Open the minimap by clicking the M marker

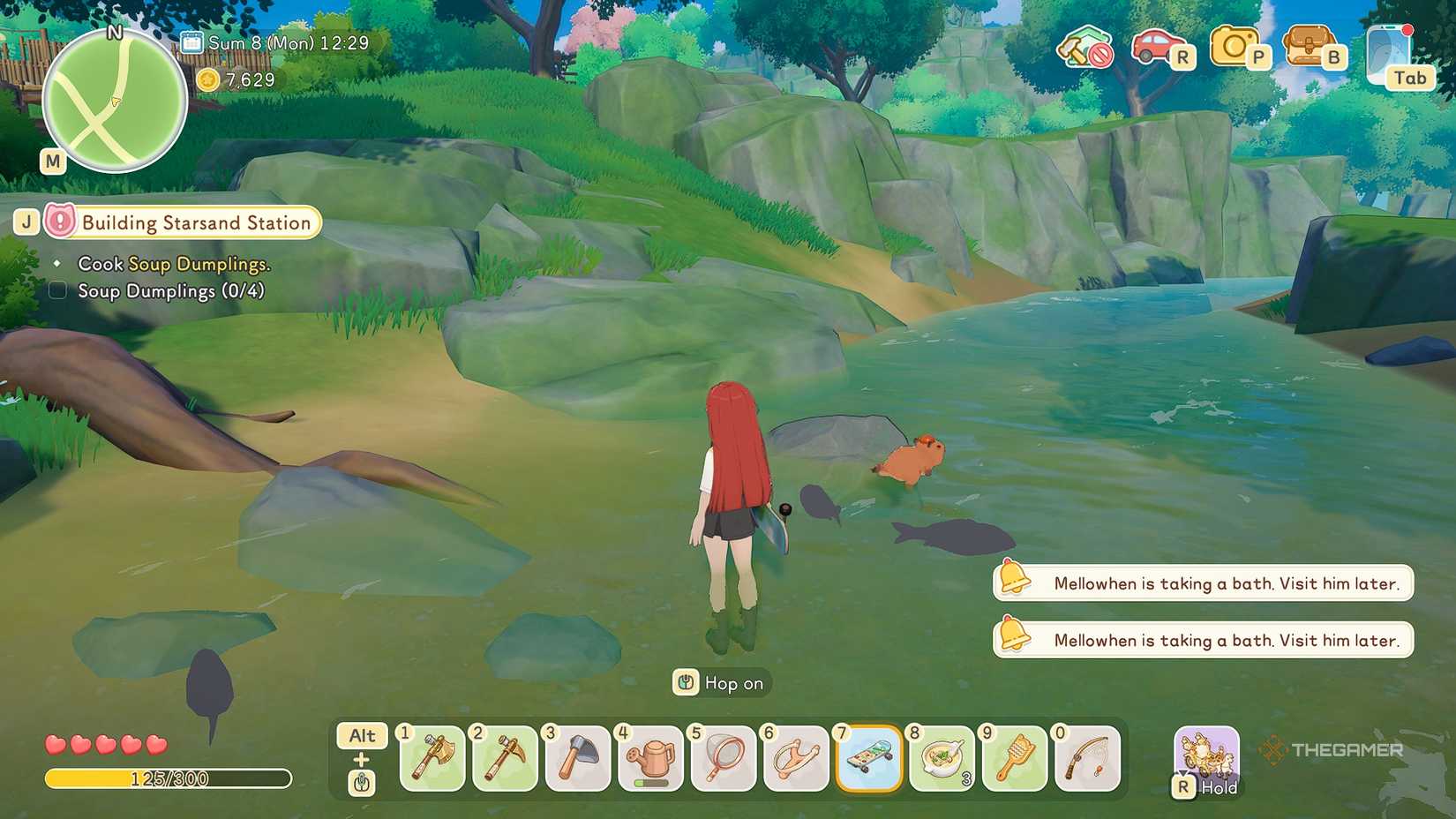[51, 162]
